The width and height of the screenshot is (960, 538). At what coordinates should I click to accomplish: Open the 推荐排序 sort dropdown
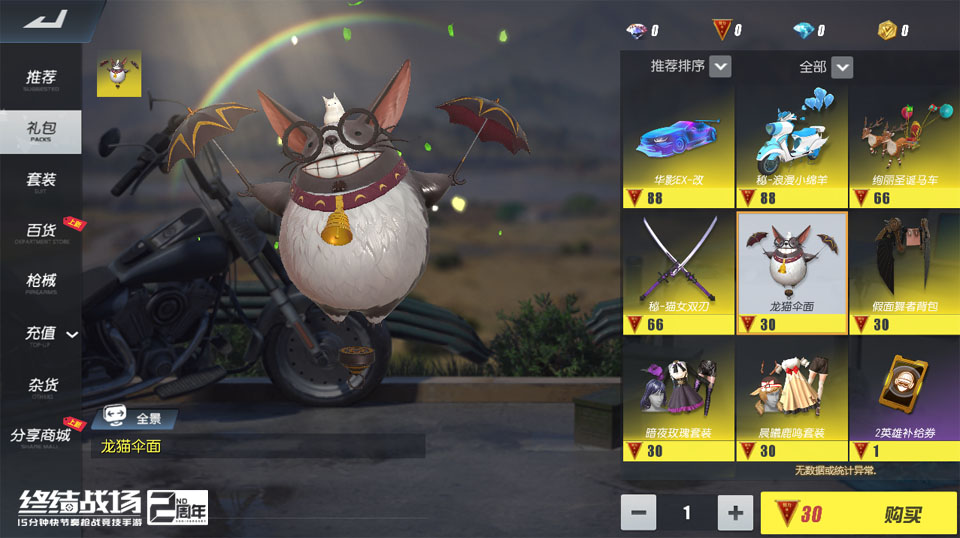pos(690,67)
